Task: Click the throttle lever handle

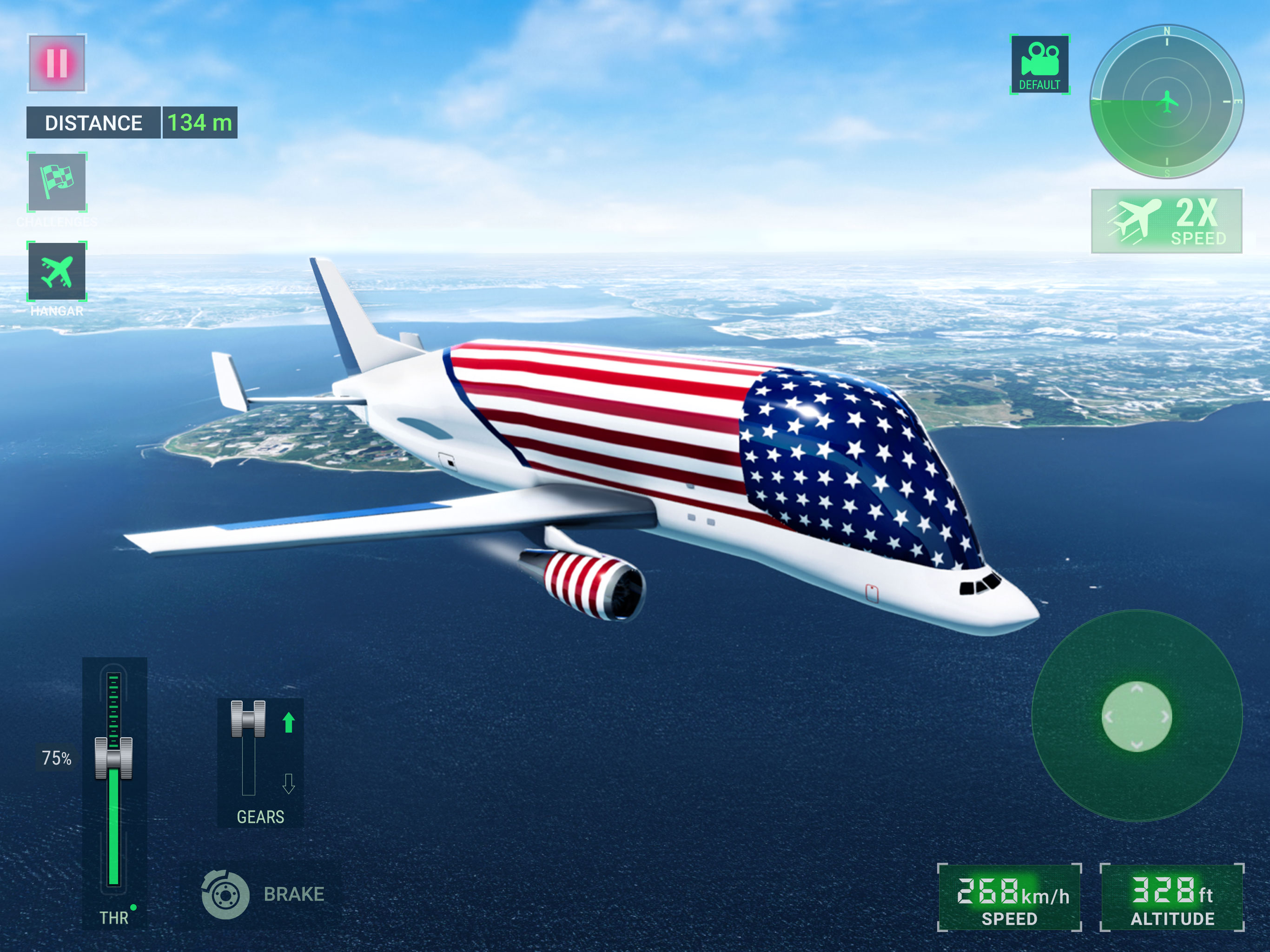Action: click(x=114, y=757)
